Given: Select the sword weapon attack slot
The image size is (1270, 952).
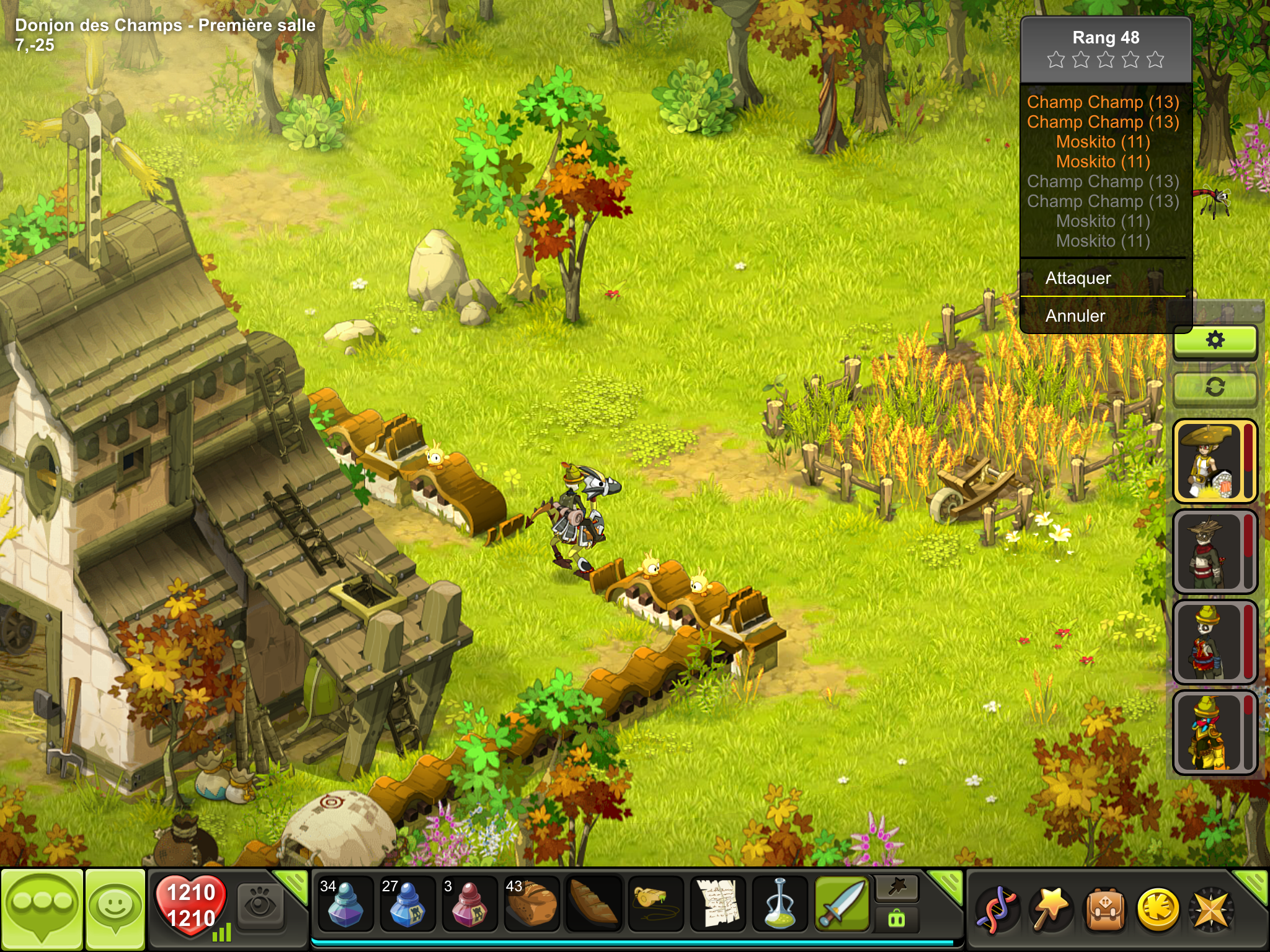Looking at the screenshot, I should pyautogui.click(x=841, y=905).
